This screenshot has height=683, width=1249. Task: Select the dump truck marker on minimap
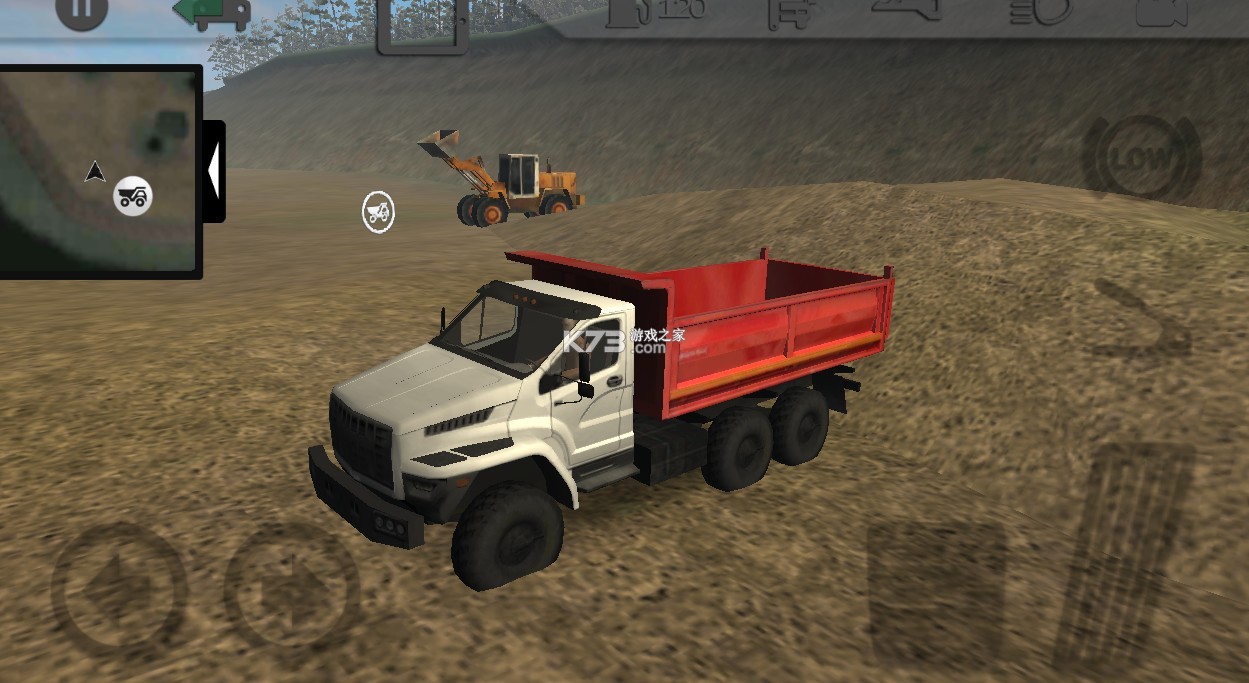pos(133,195)
